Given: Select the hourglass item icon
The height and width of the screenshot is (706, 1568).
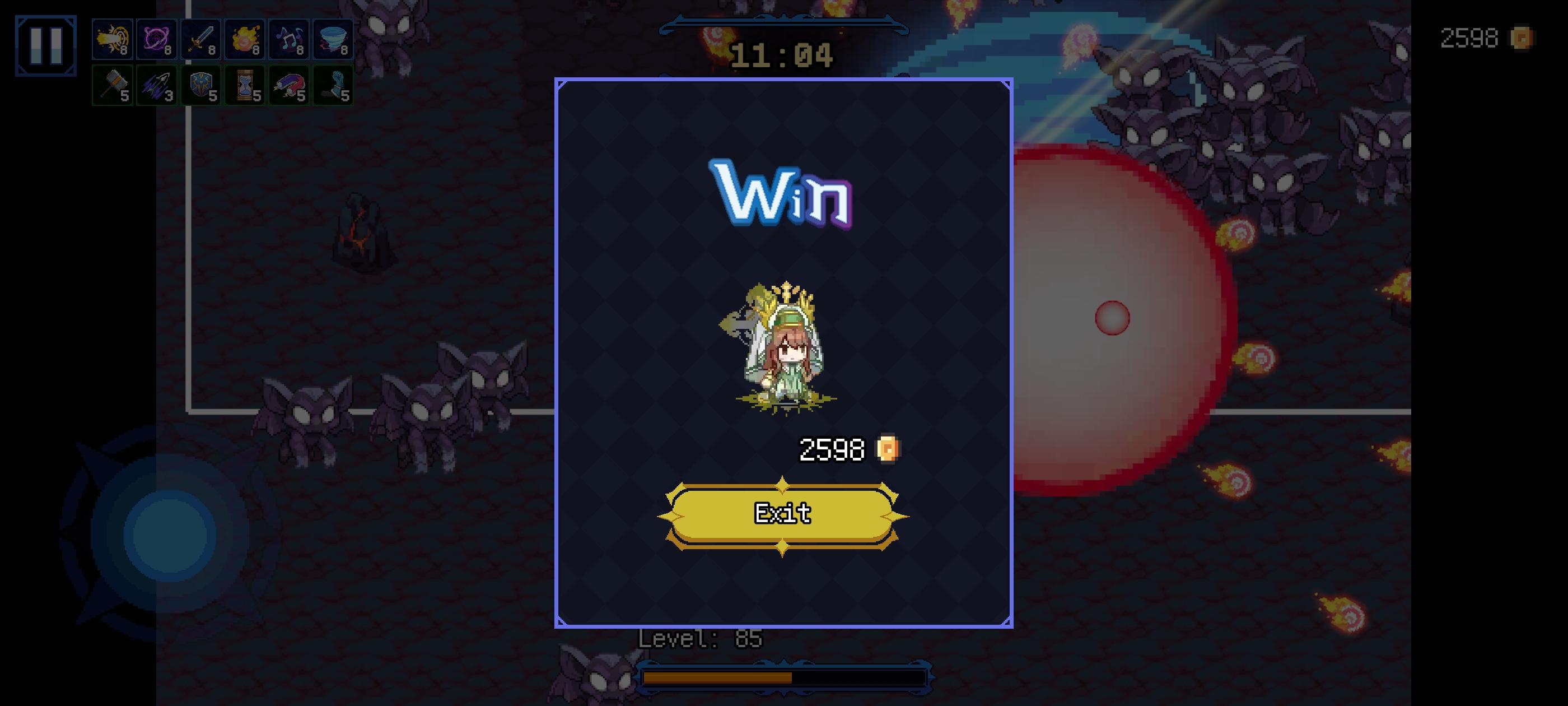Looking at the screenshot, I should [x=245, y=85].
